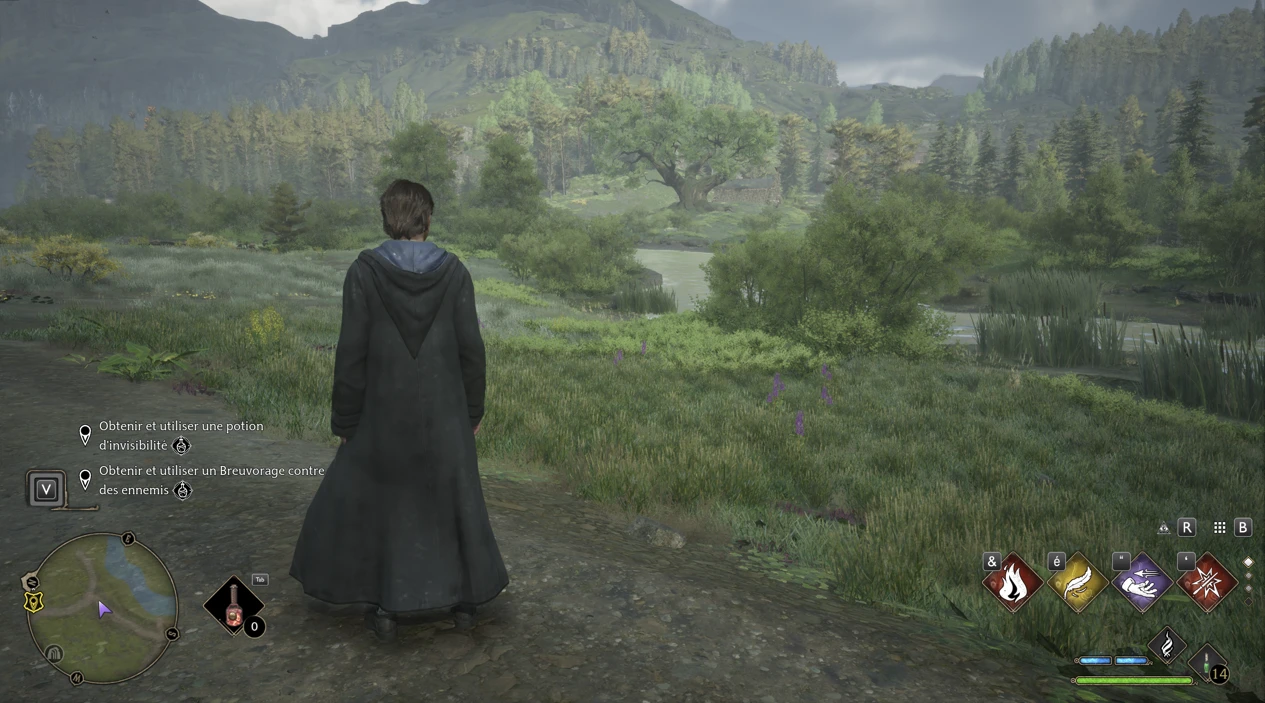Cast the purple Accio hand spell
Viewport: 1265px width, 703px height.
[1142, 583]
